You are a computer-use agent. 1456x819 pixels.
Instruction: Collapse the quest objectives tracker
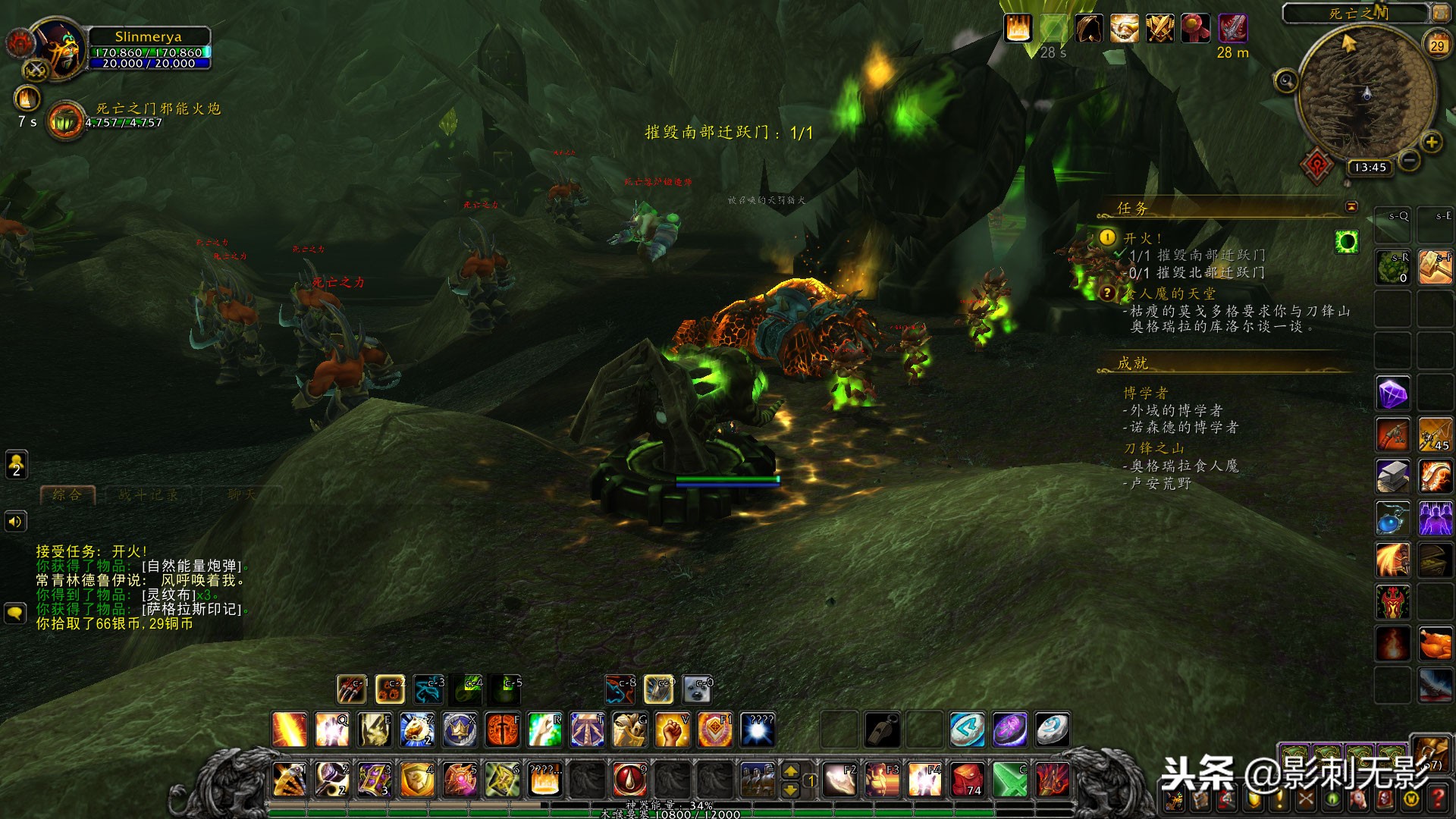pyautogui.click(x=1351, y=206)
